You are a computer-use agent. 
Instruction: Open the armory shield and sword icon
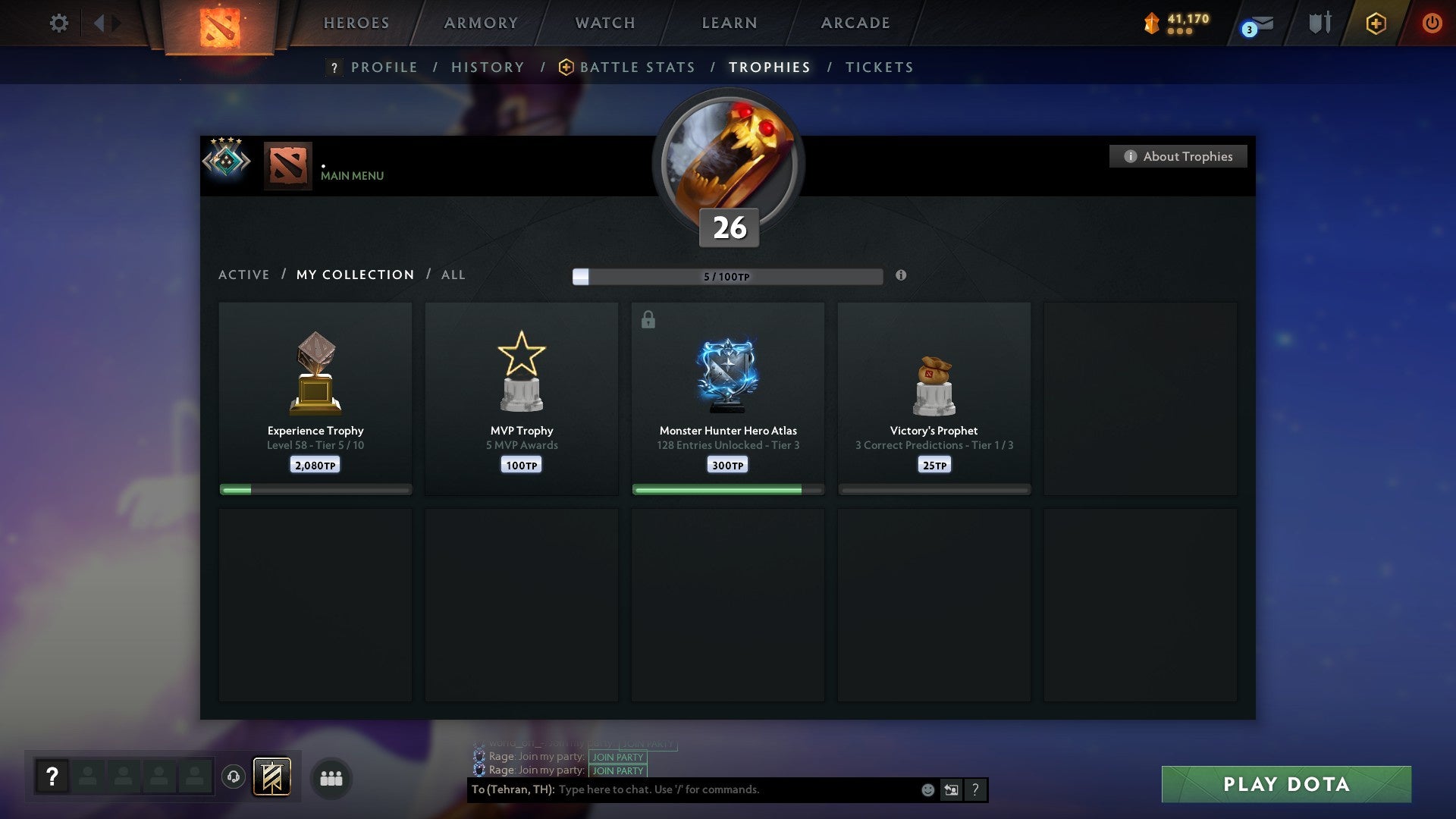click(1319, 23)
